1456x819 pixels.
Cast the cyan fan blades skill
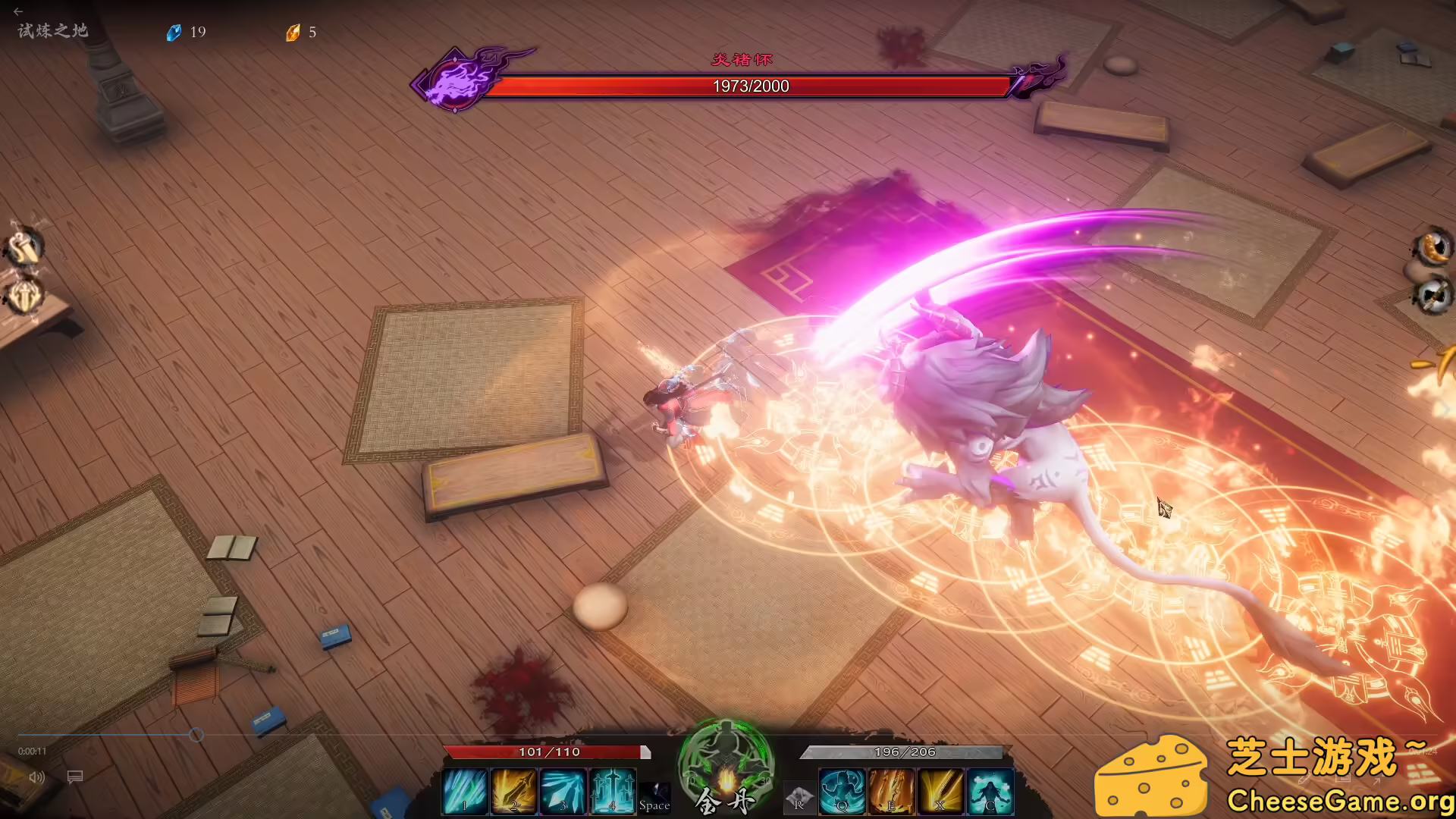tap(563, 792)
